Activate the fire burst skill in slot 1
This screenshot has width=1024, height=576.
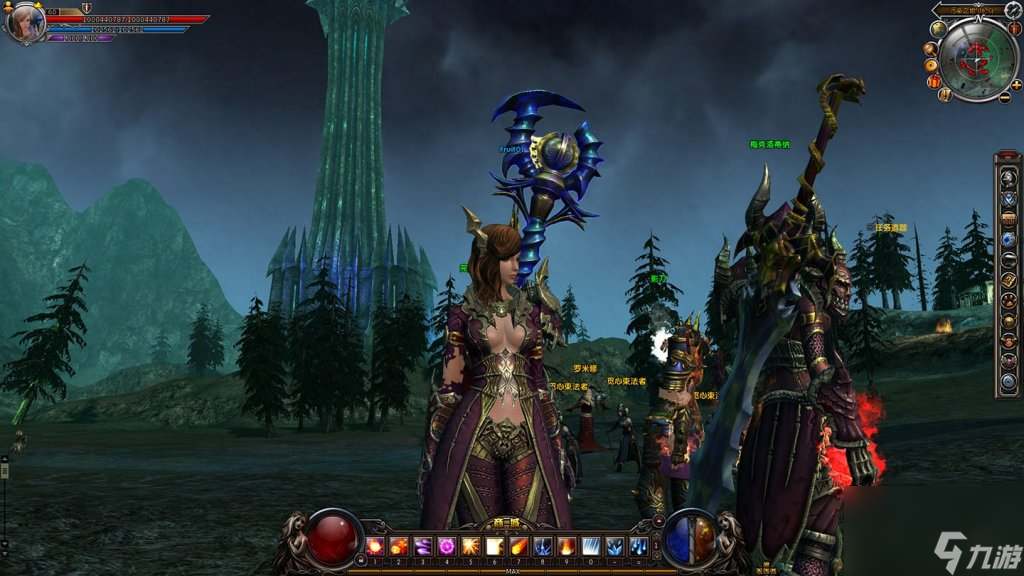point(375,546)
